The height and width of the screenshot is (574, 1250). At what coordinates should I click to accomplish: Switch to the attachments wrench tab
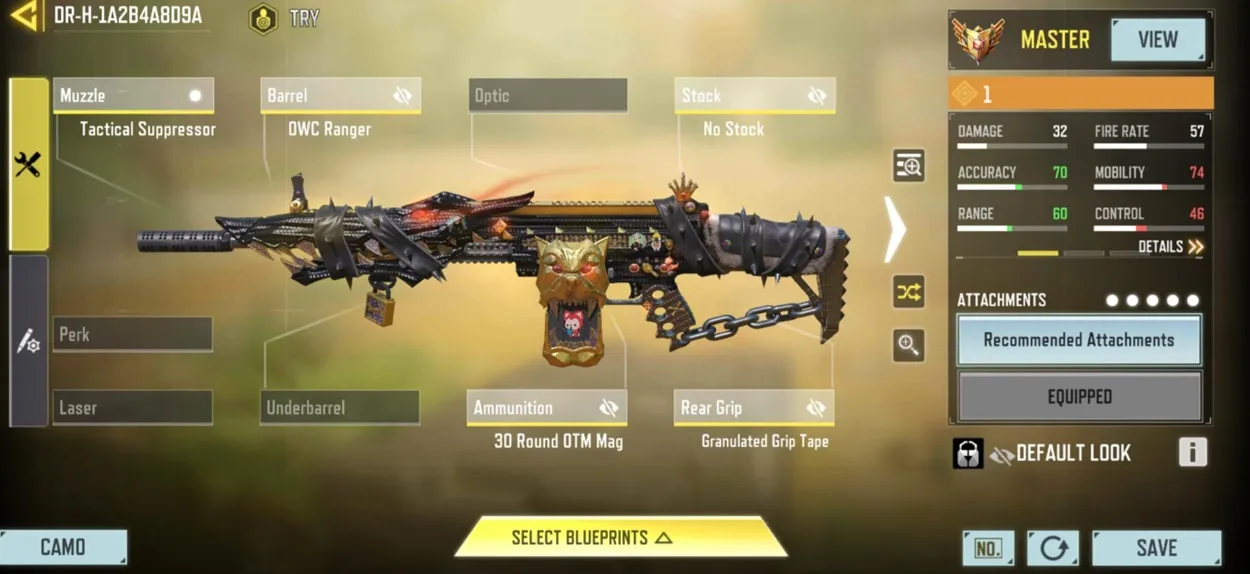(28, 165)
